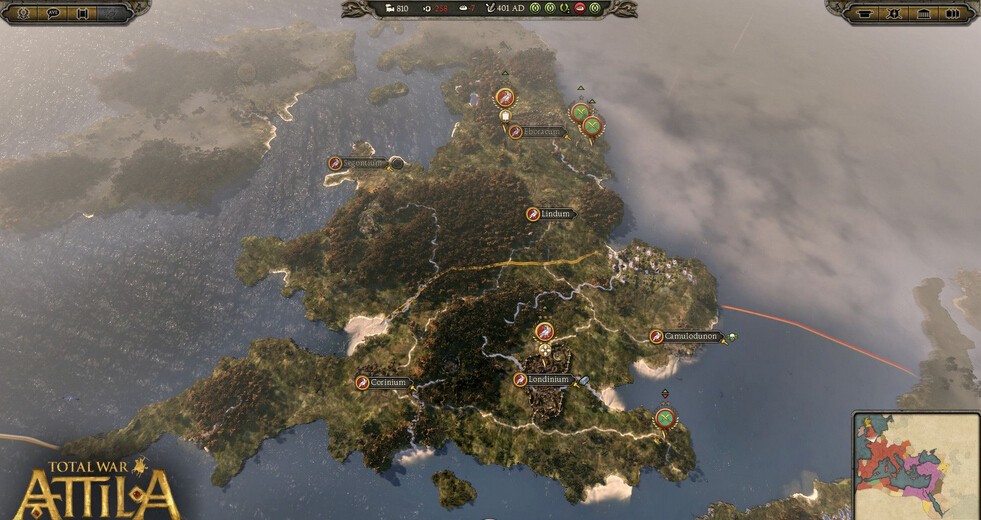
Task: Open the anvil icon panel button
Action: pyautogui.click(x=866, y=13)
